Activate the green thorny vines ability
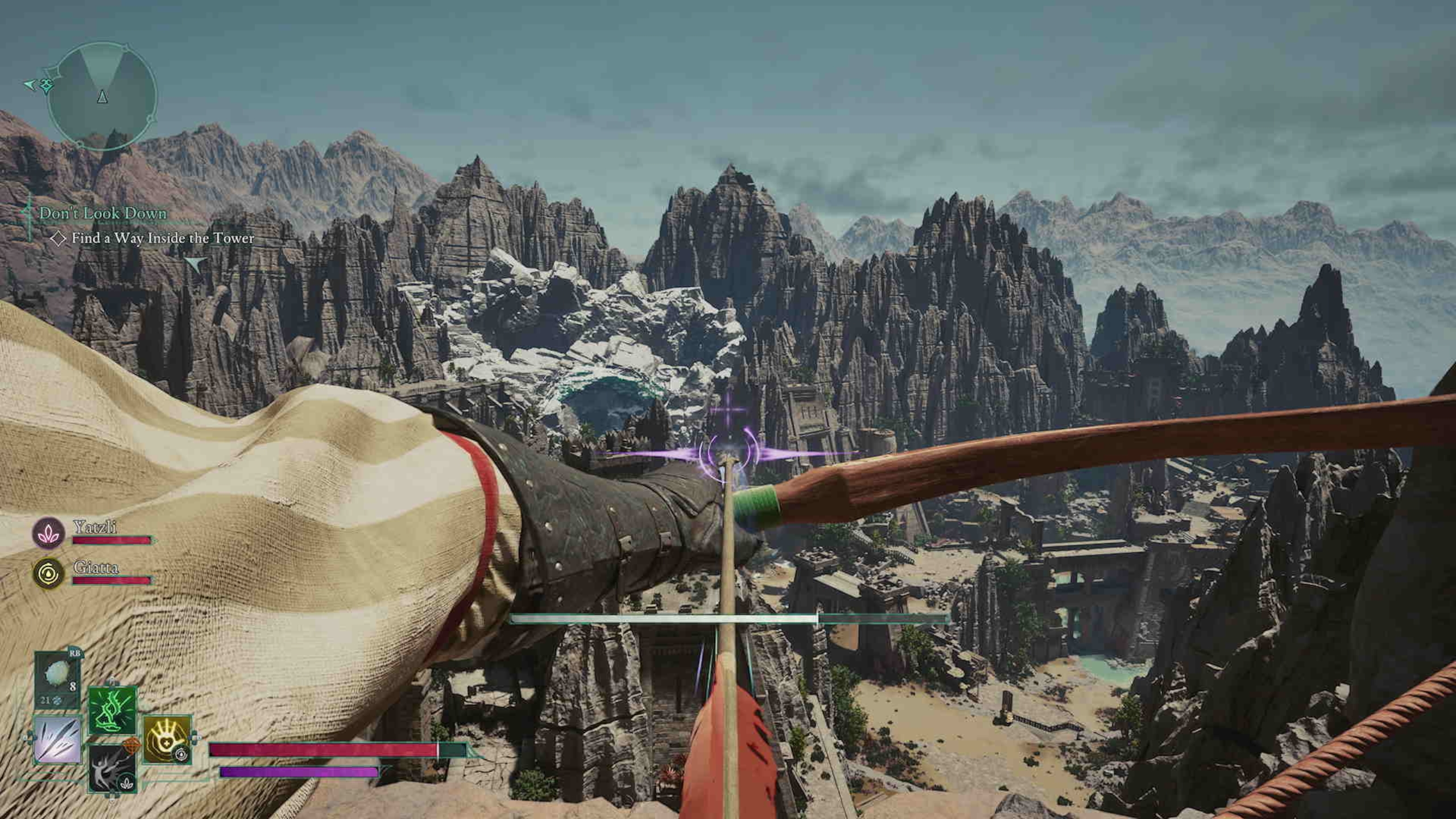Viewport: 1456px width, 819px height. 113,710
